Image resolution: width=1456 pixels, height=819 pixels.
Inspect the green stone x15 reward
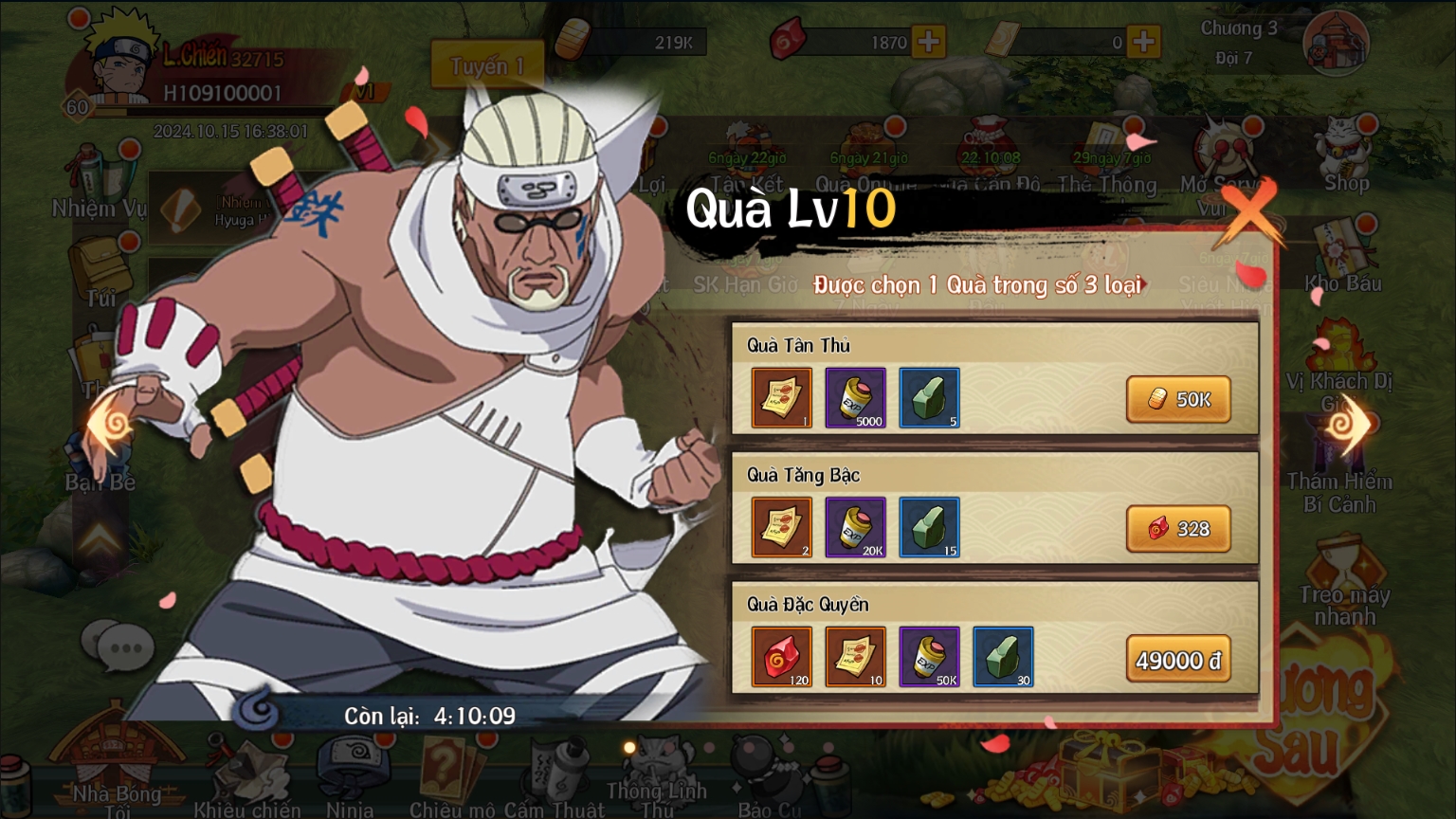coord(929,527)
